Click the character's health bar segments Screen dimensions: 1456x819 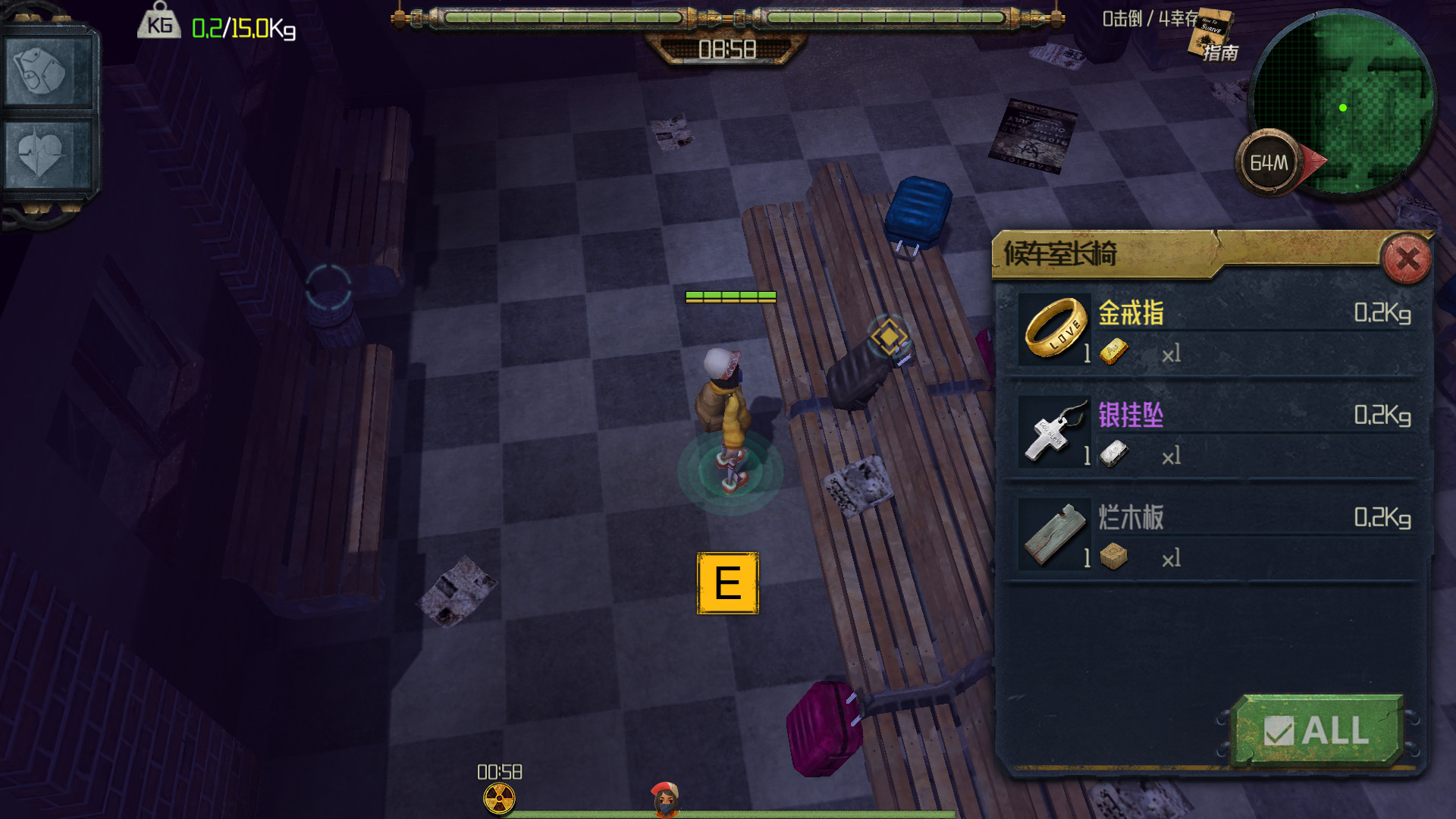[730, 297]
